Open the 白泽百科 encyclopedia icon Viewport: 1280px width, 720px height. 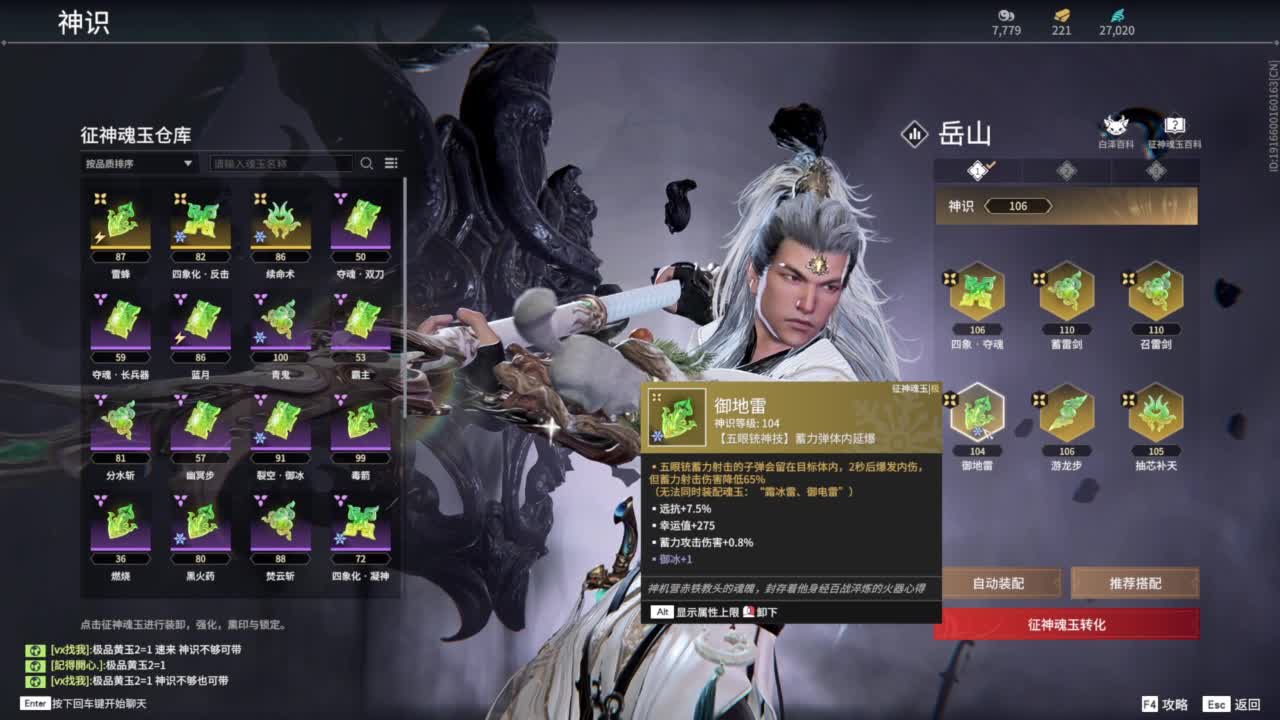[1115, 124]
